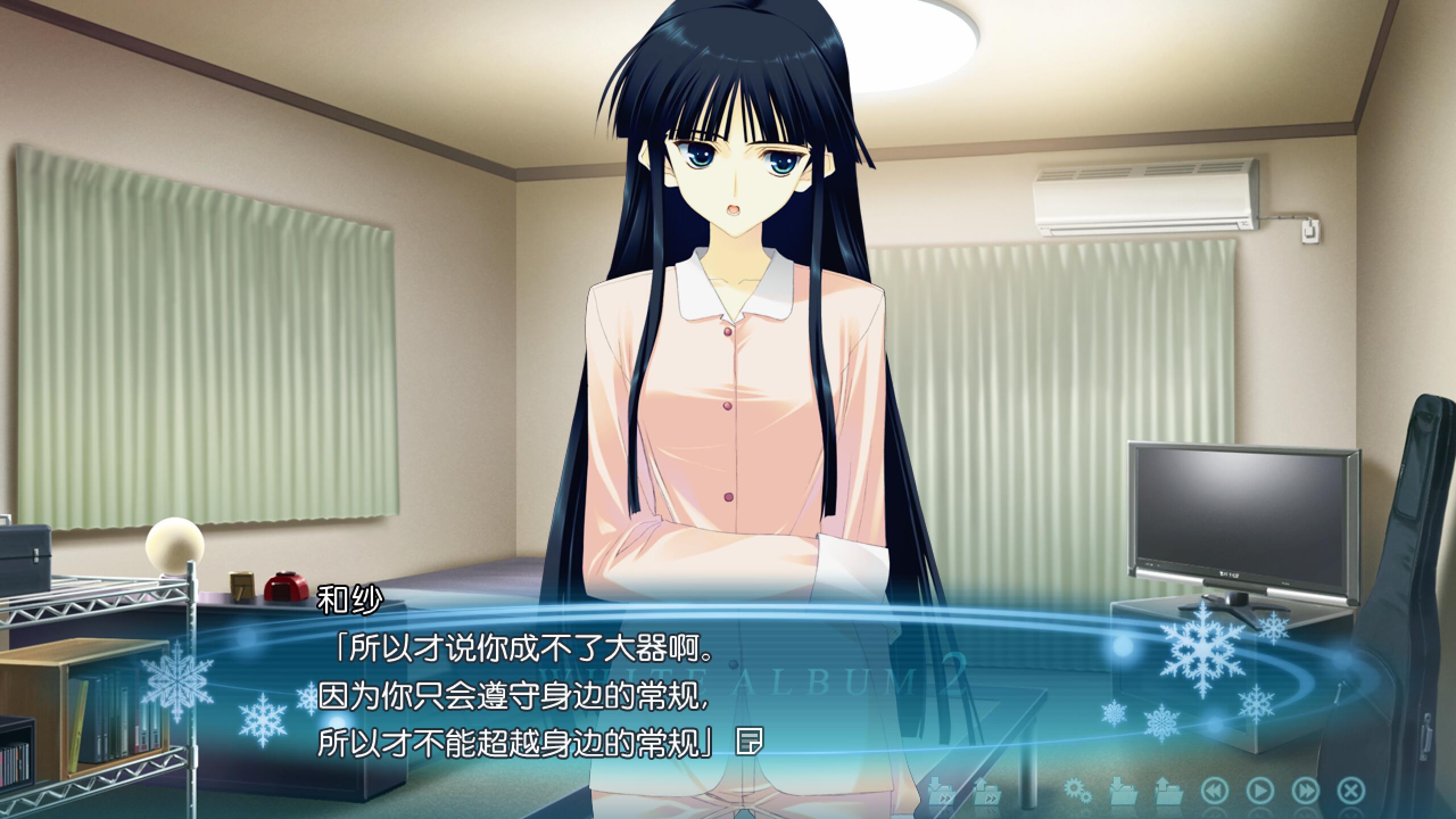Open the save game folder icon
This screenshot has width=1456, height=819.
1123,791
